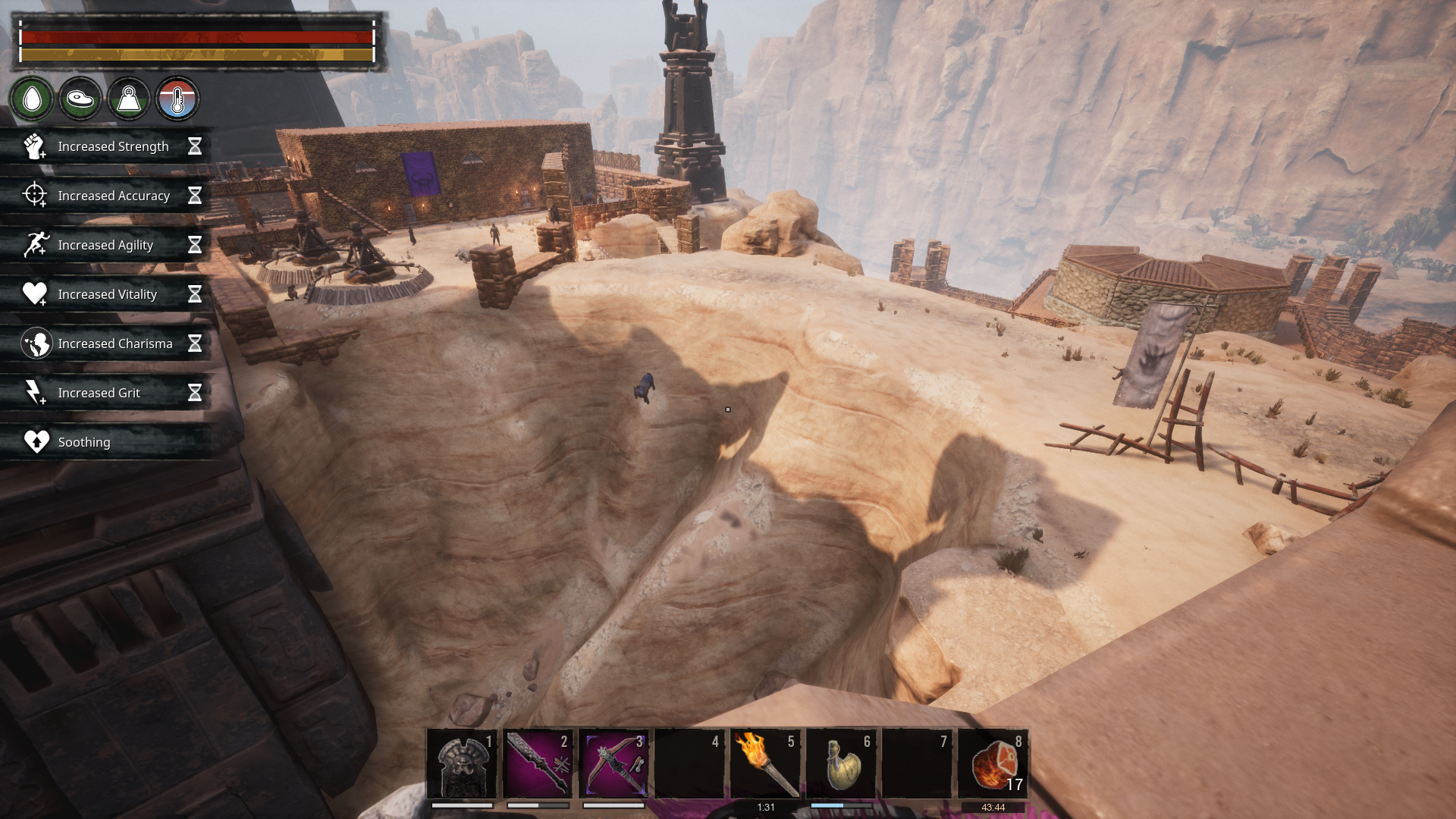Click the thirst water-drop status icon

coord(32,99)
